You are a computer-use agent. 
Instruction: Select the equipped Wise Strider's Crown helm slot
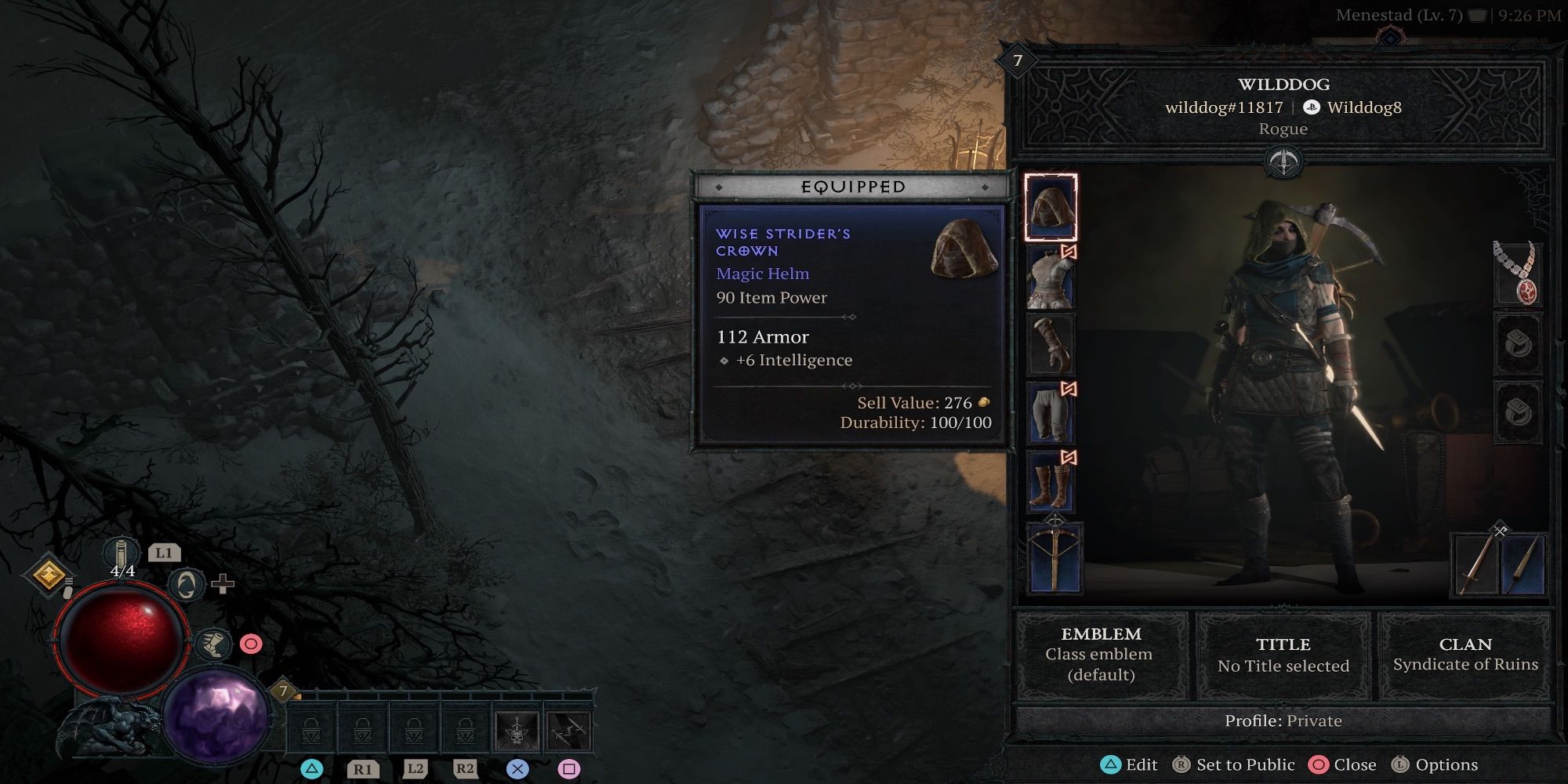pos(1051,209)
